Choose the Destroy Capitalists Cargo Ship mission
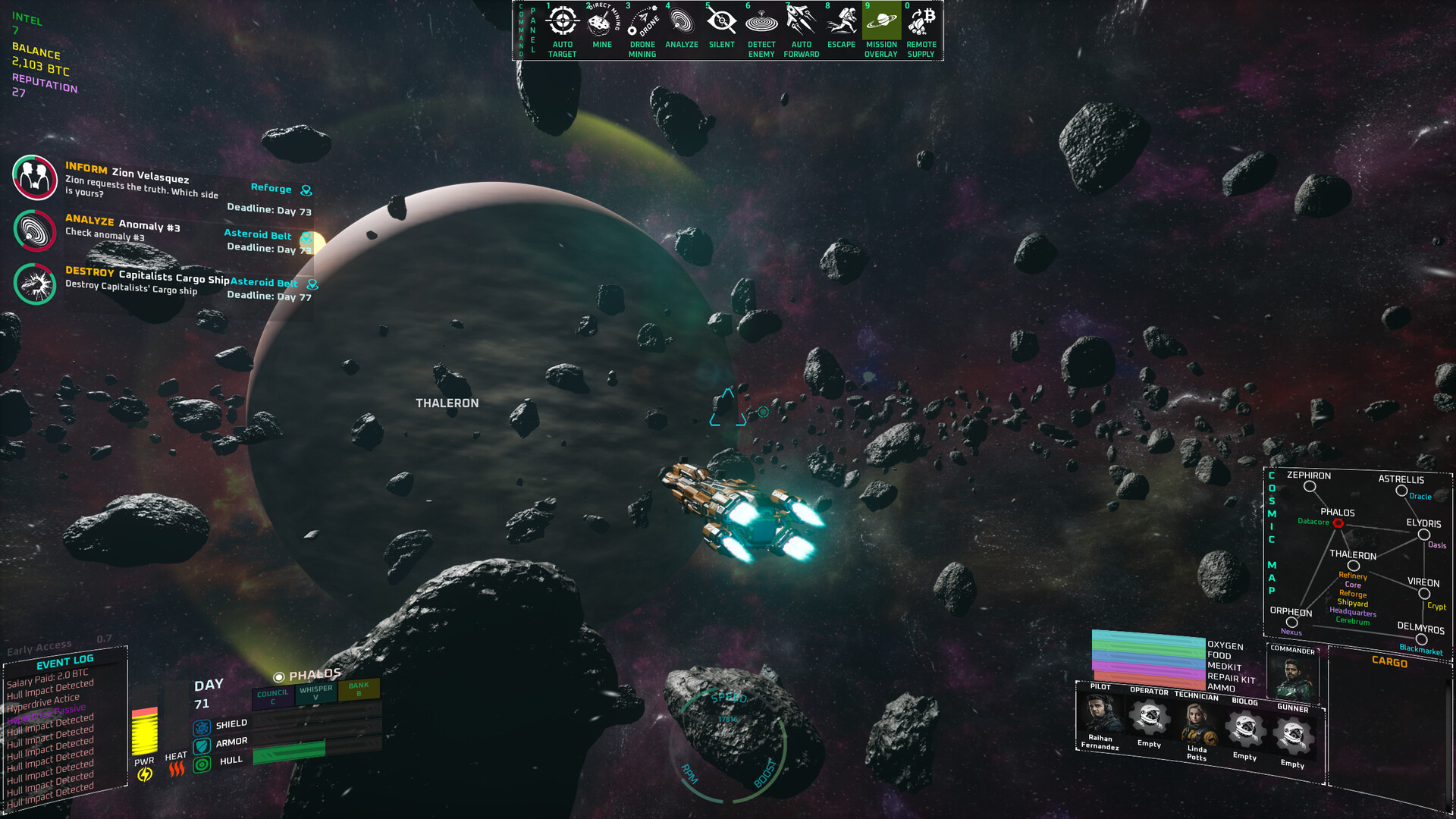The image size is (1456, 819). coord(36,284)
